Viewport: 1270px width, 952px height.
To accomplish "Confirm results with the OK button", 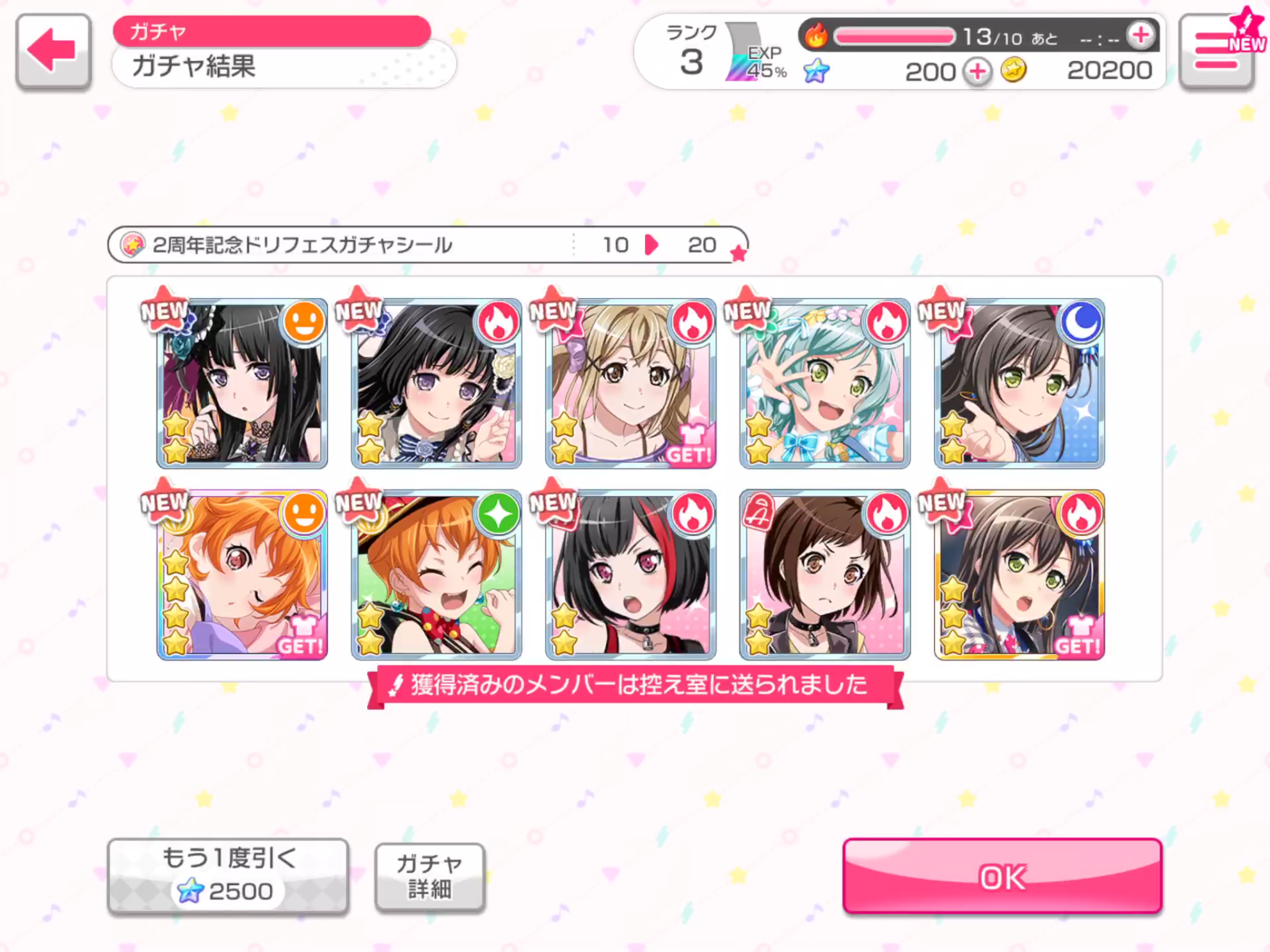I will [1001, 876].
